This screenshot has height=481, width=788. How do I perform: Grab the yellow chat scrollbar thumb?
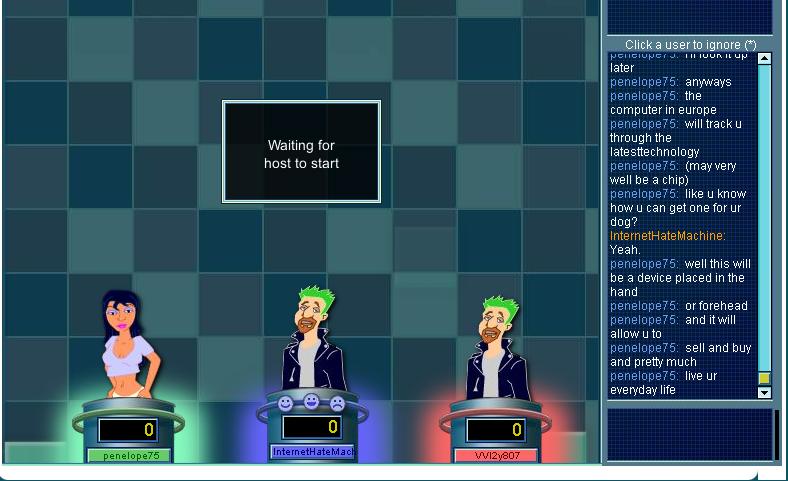[765, 378]
